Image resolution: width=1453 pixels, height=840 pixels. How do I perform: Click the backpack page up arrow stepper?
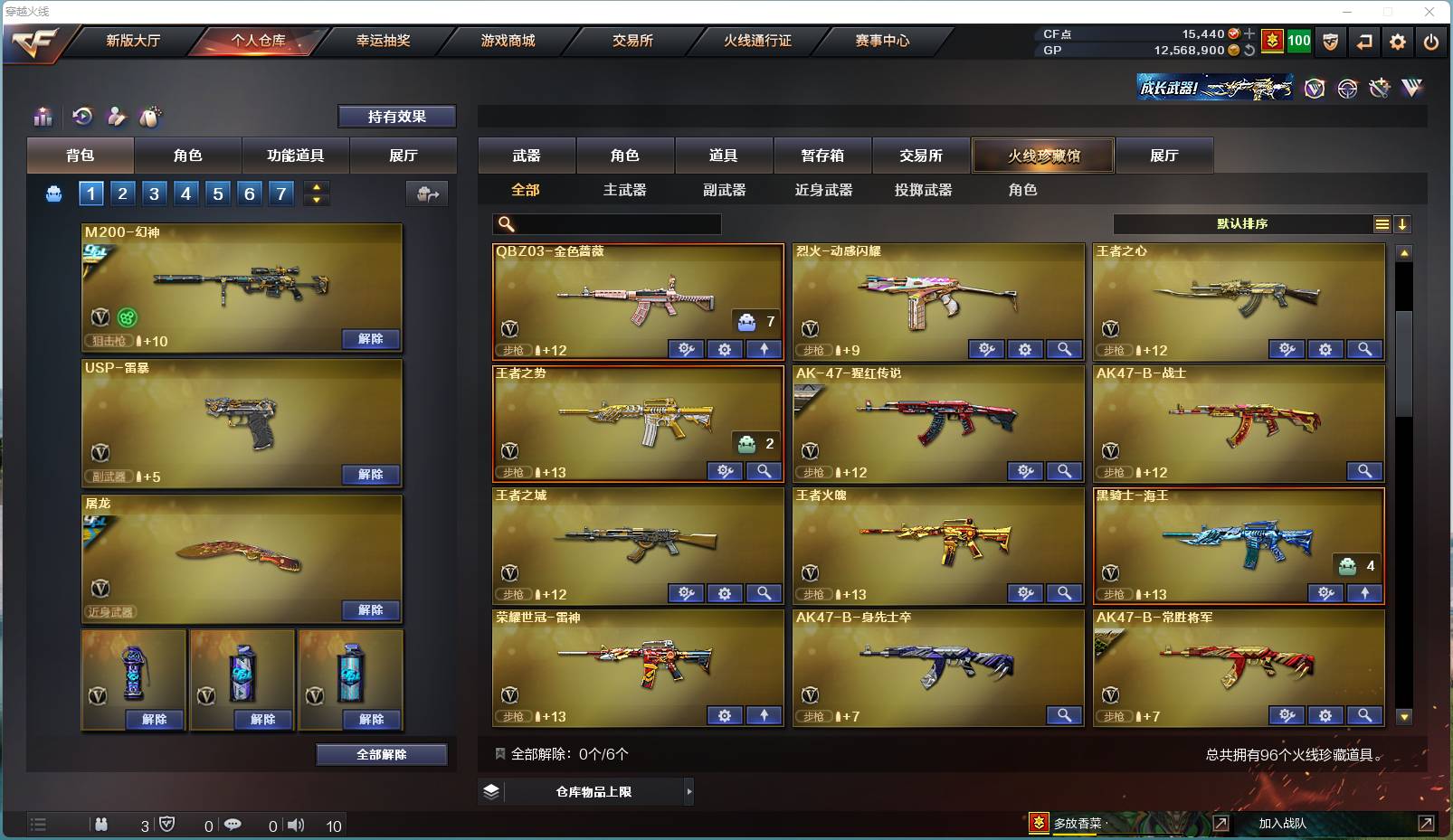point(317,188)
